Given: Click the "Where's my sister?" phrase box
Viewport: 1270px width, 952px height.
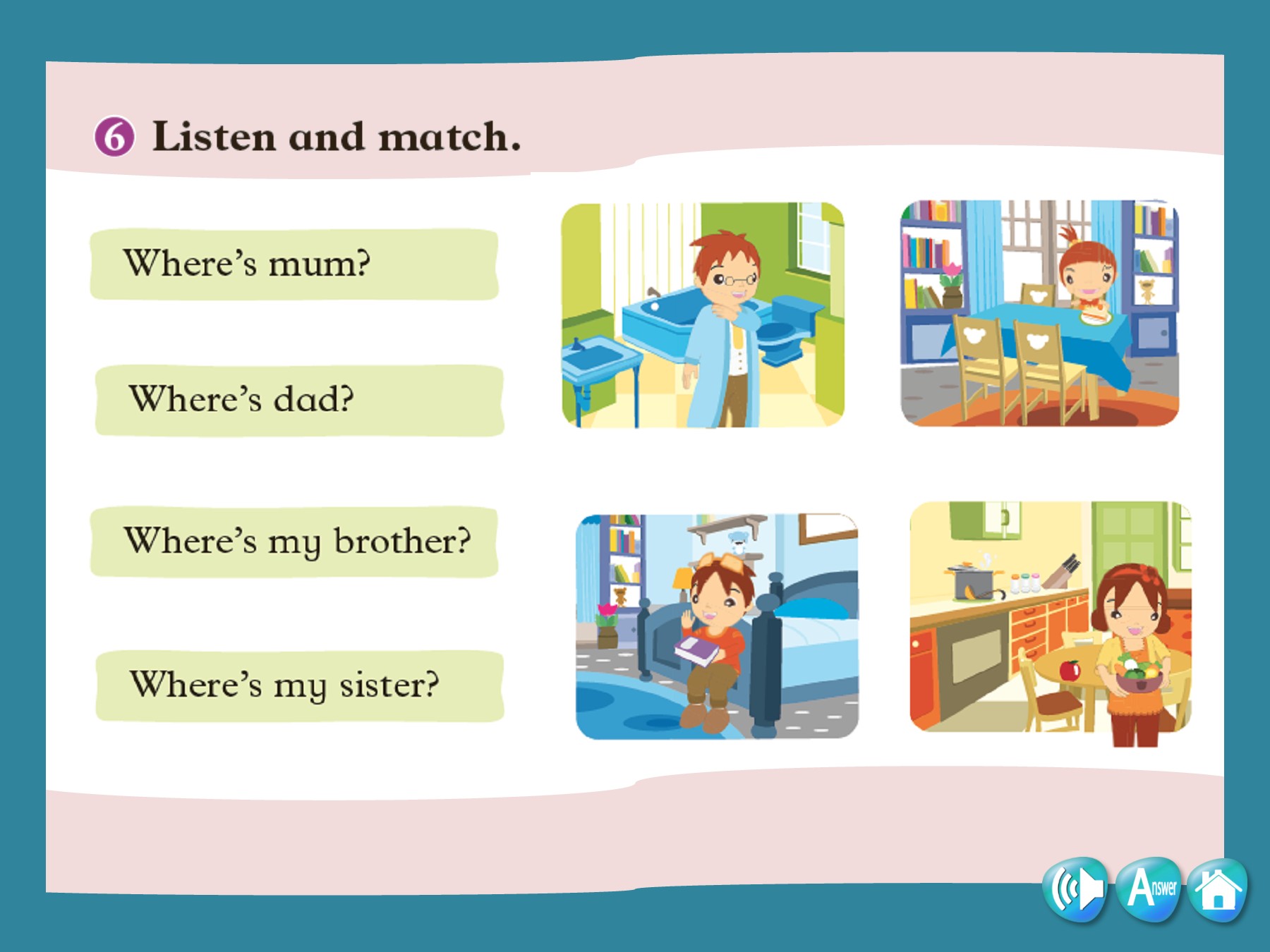Looking at the screenshot, I should tap(299, 685).
